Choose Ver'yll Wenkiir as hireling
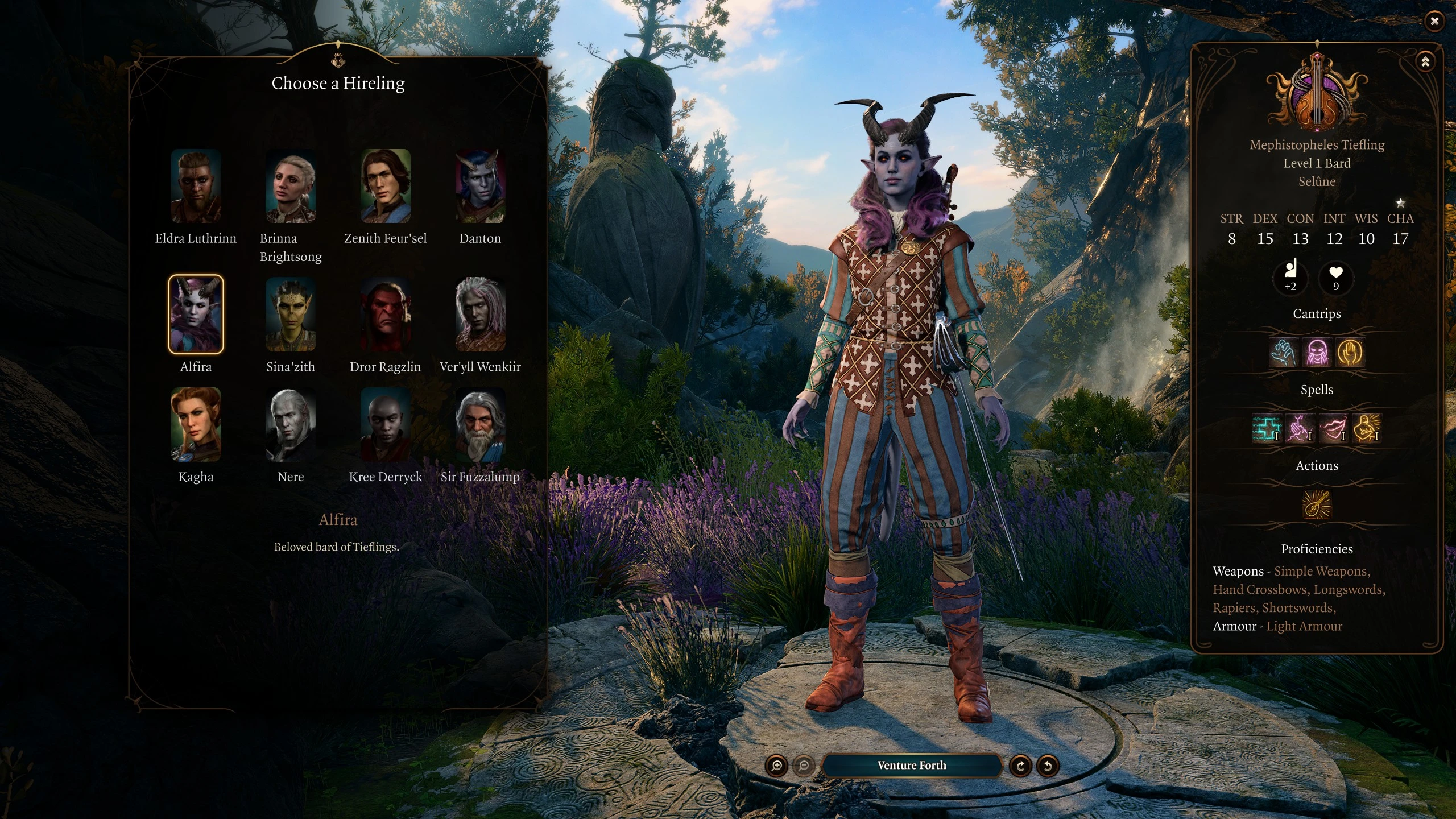Screen dimensions: 1456x819 coord(480,314)
